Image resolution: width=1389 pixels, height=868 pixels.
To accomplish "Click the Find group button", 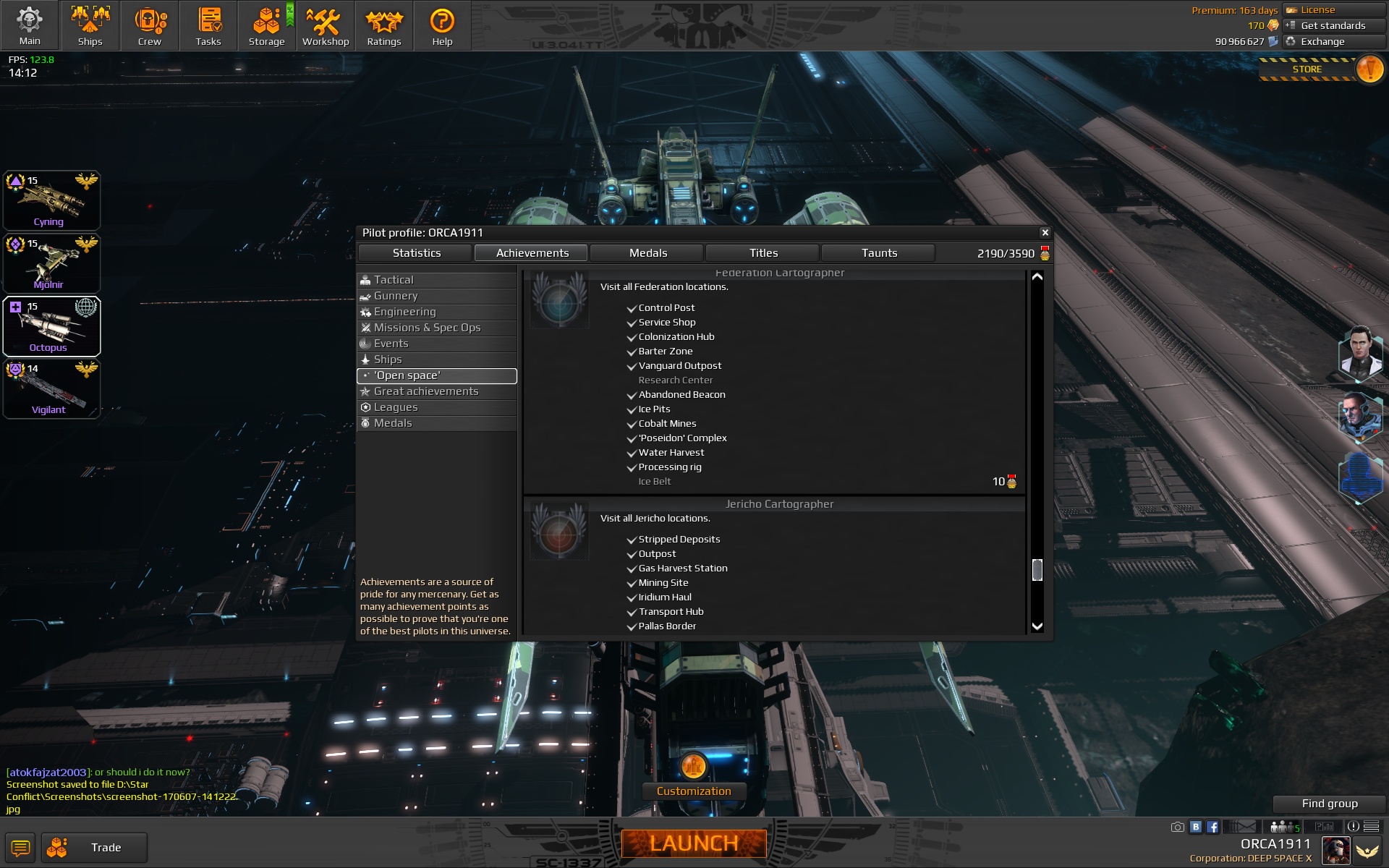I will (1330, 803).
